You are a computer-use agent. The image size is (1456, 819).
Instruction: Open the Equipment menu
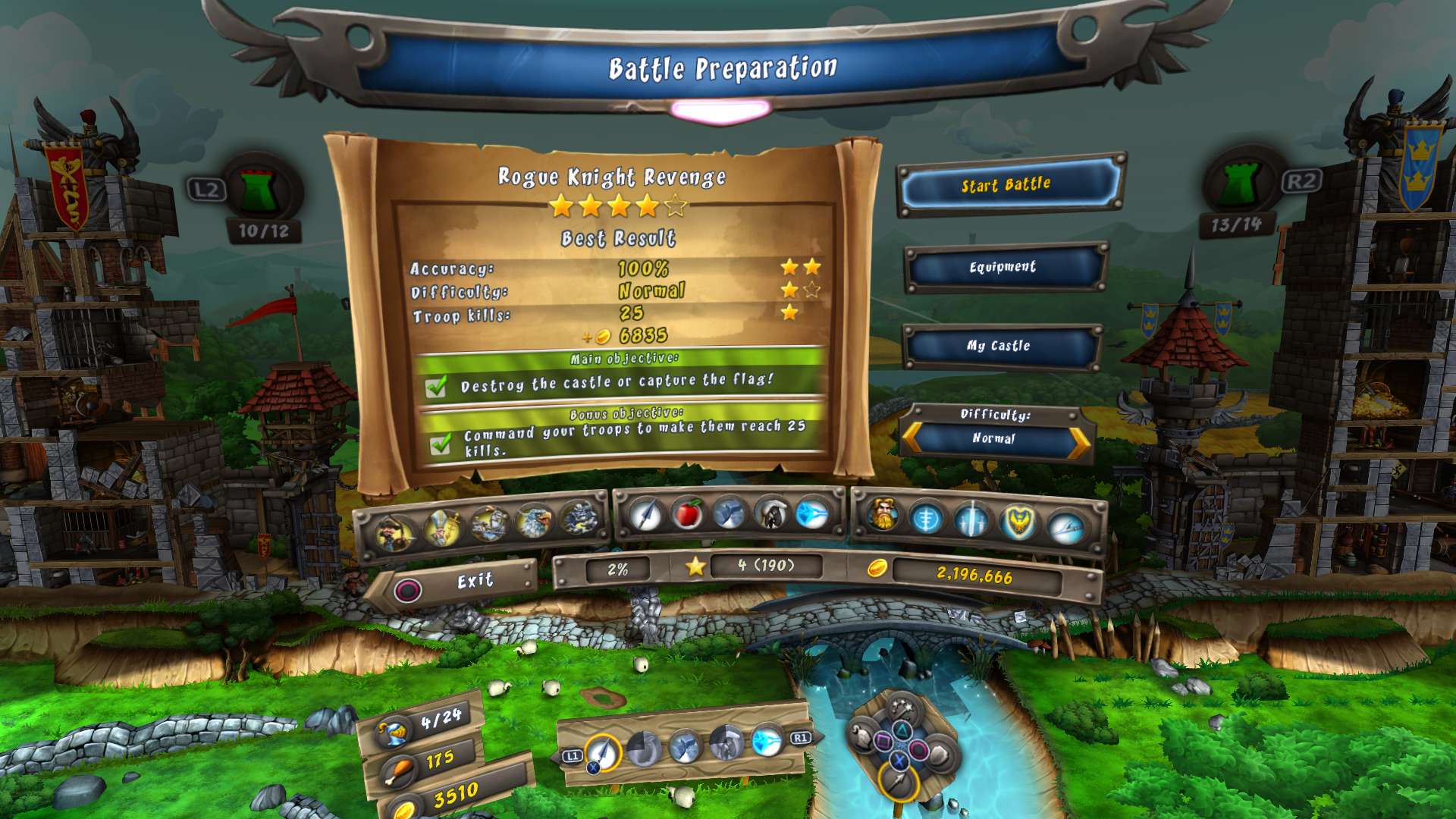point(1003,267)
